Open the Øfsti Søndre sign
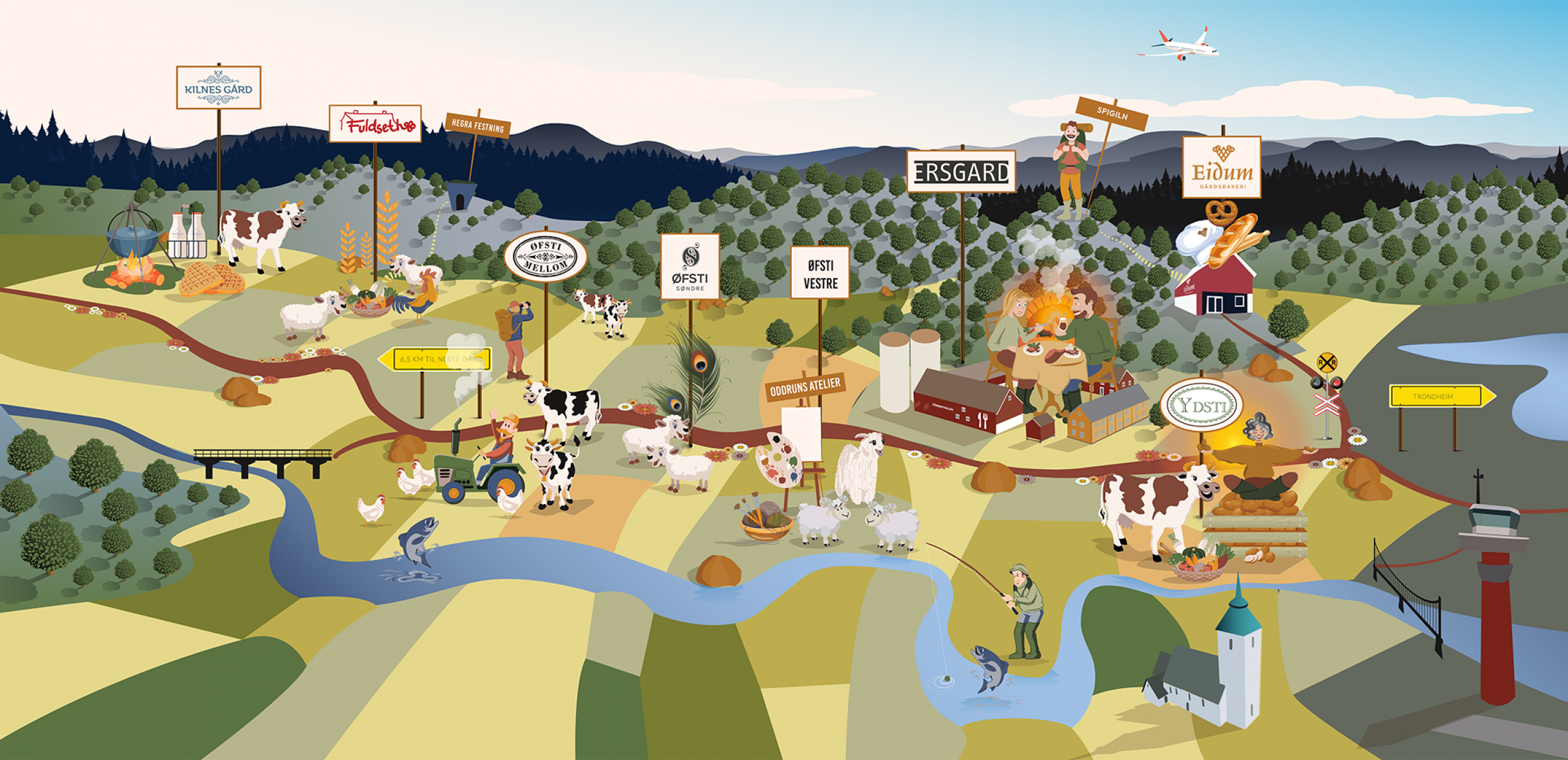This screenshot has width=1568, height=760. point(690,266)
